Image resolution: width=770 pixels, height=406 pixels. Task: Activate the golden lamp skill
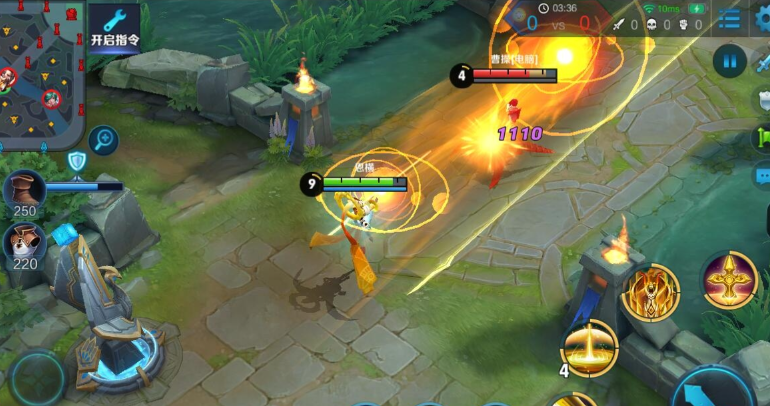click(x=729, y=279)
